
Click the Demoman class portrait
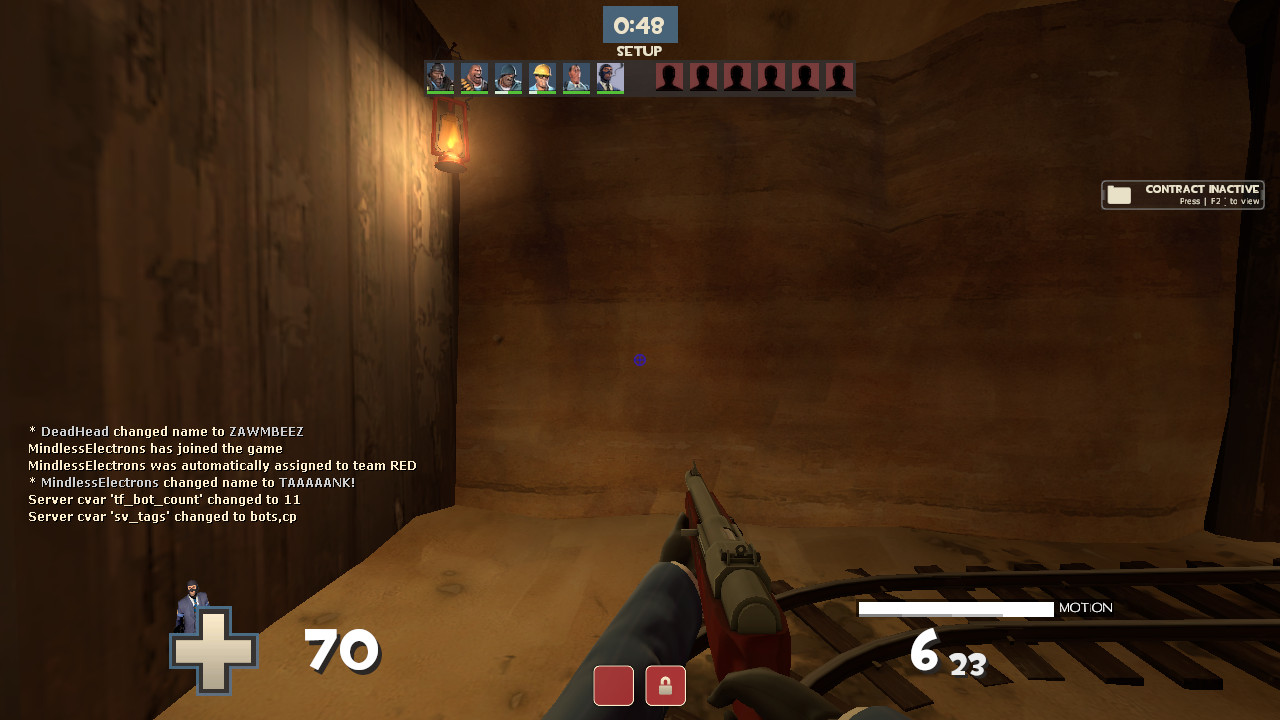pos(508,78)
